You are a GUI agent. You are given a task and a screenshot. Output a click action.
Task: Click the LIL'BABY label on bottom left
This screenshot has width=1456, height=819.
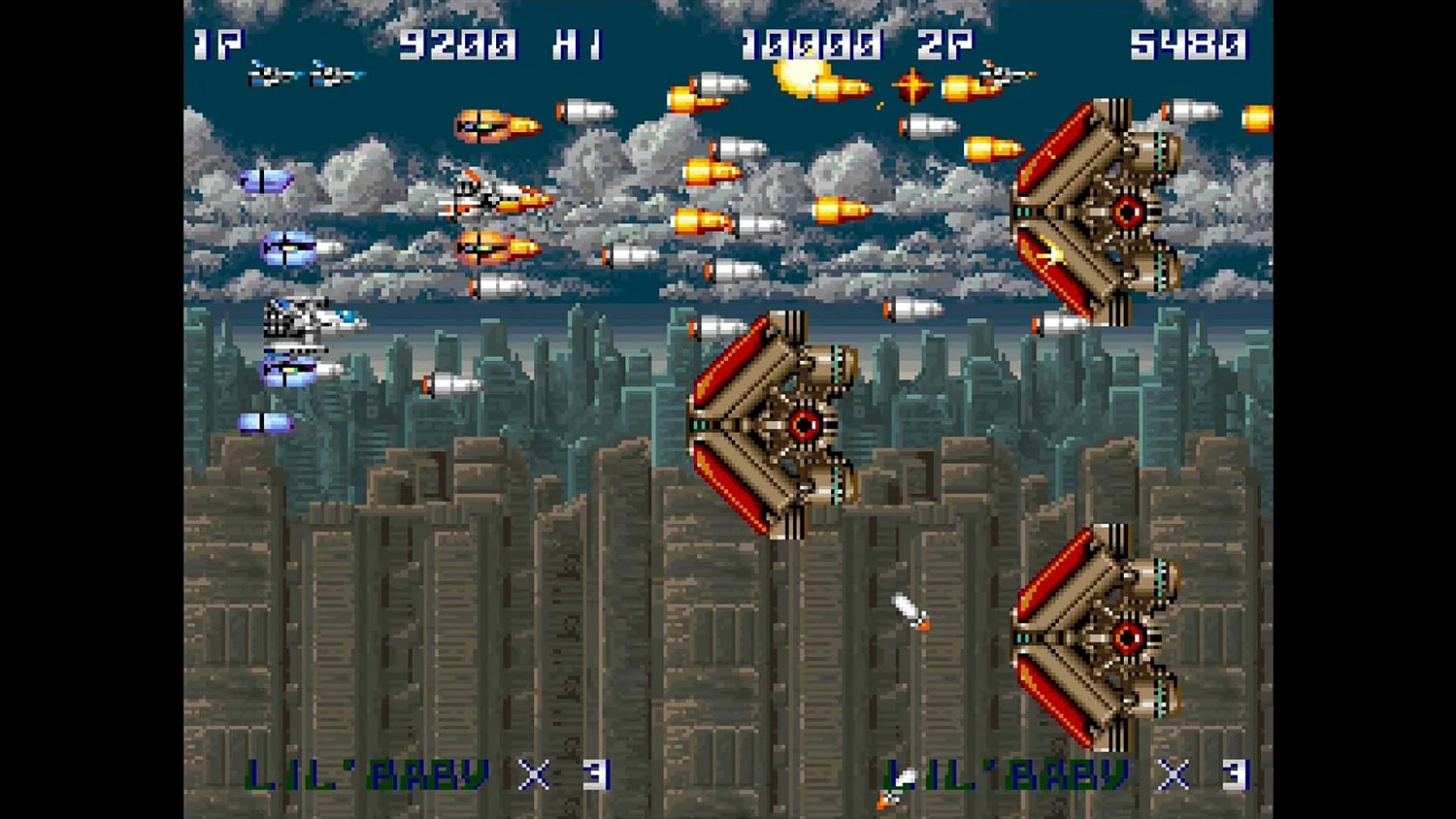[367, 773]
